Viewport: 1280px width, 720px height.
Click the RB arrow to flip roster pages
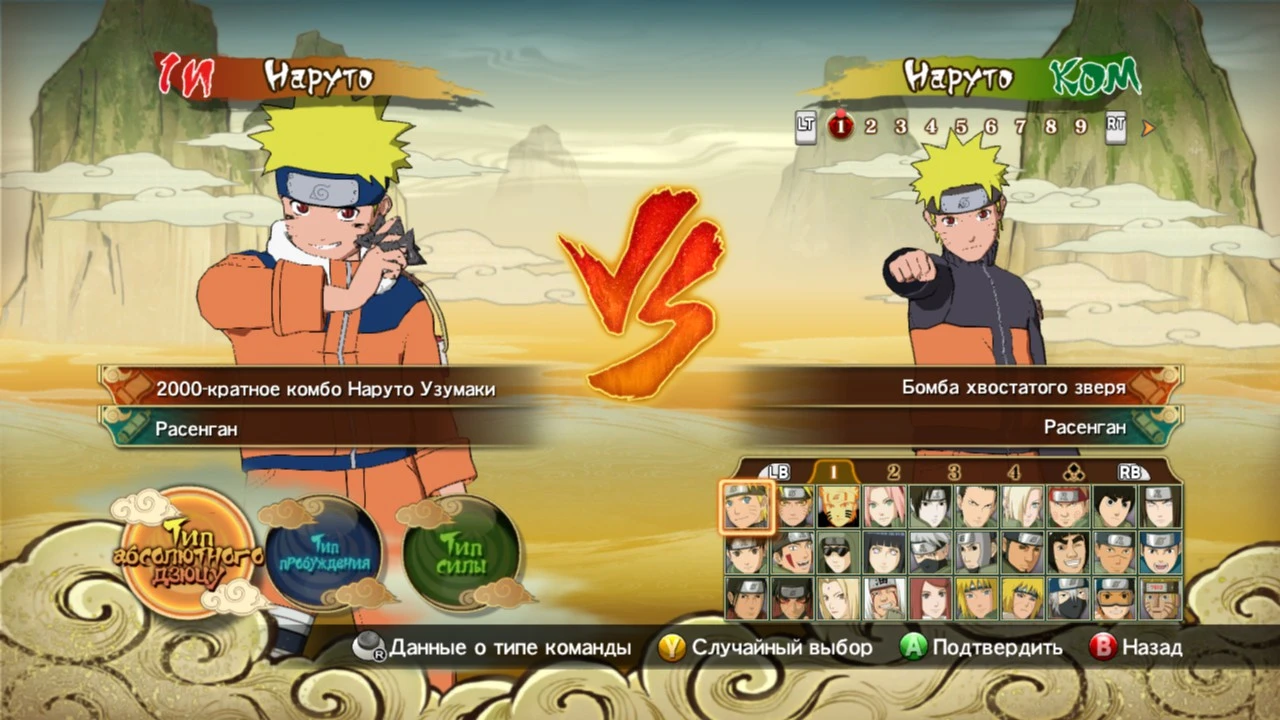pos(1131,471)
